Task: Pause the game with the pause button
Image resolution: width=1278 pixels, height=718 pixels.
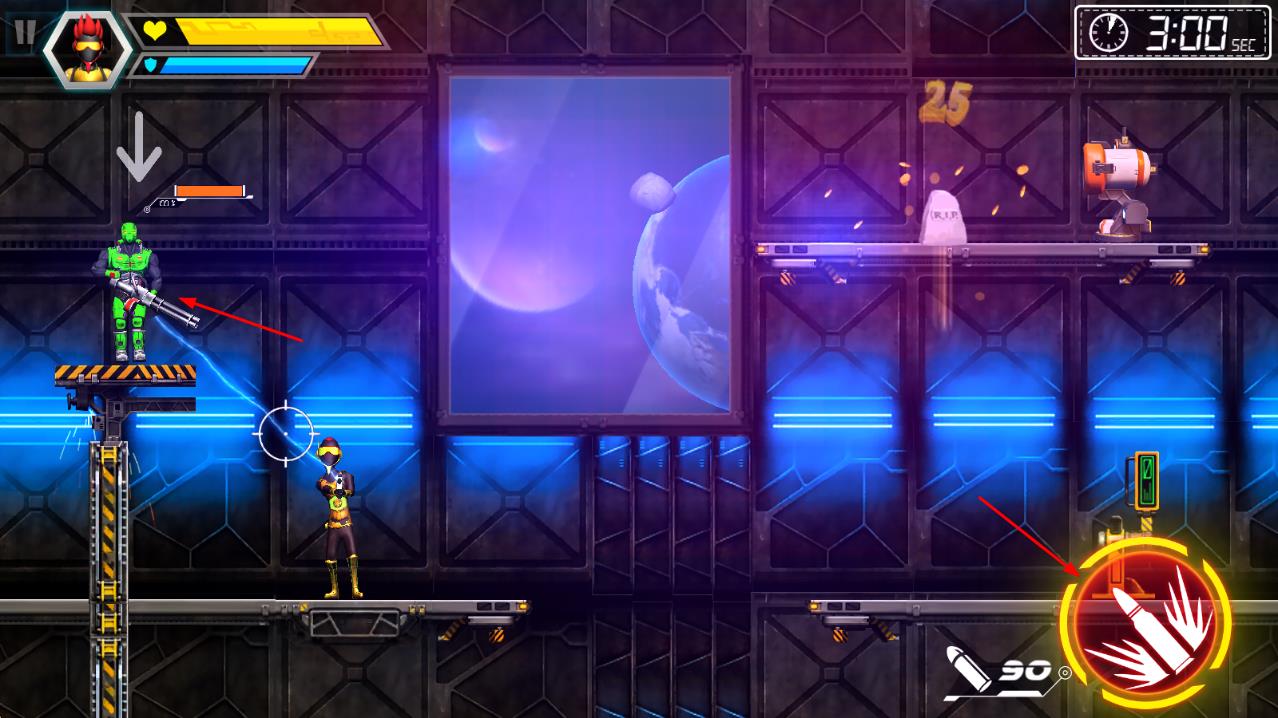Action: [x=24, y=33]
